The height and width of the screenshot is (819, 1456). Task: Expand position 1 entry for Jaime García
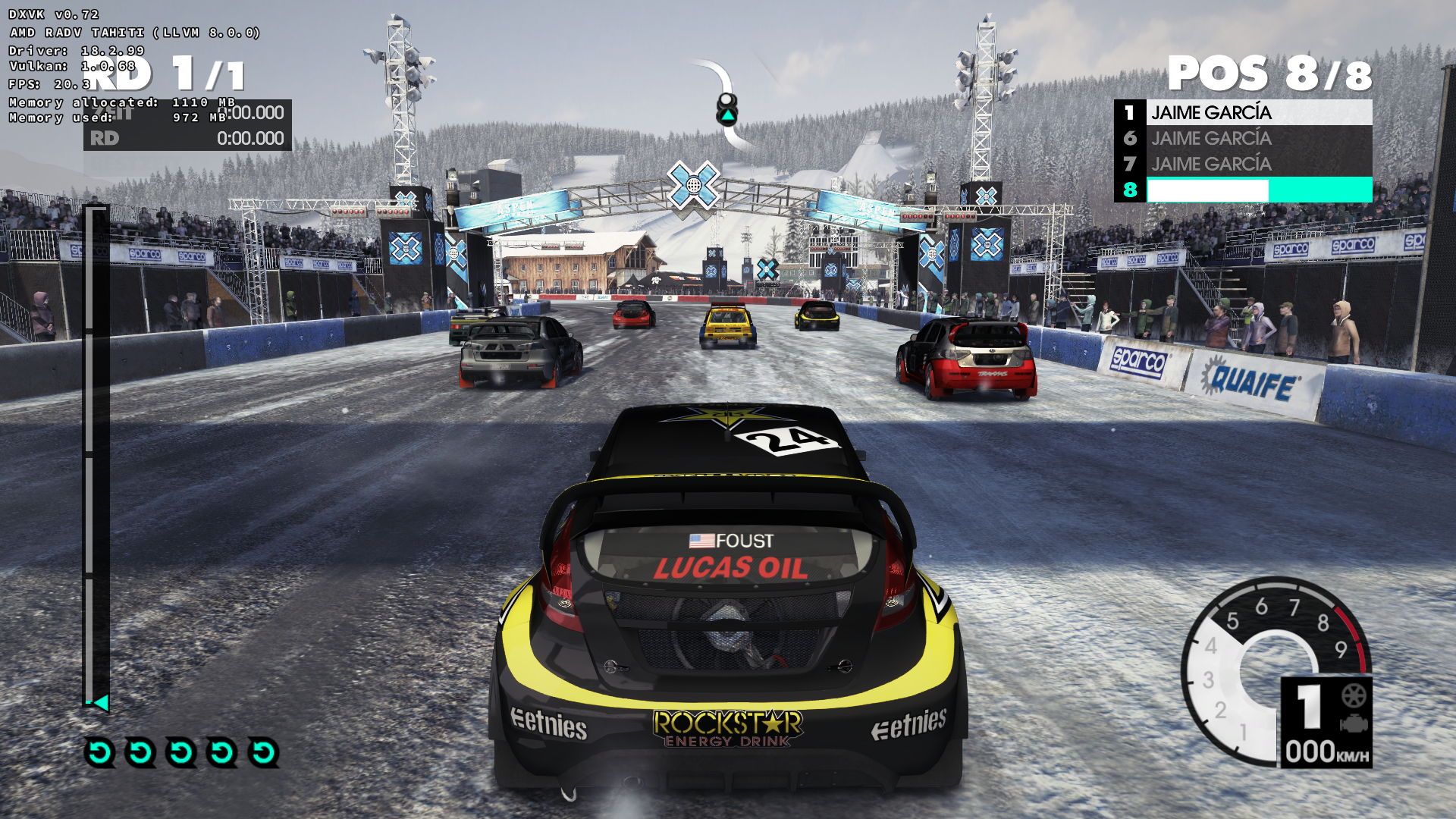(x=1242, y=112)
